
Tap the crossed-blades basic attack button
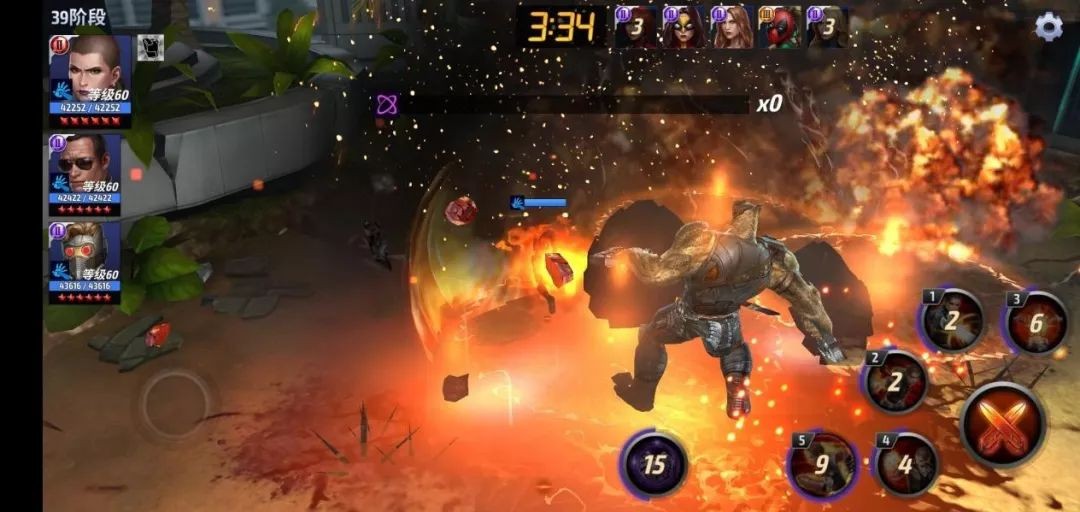(x=1002, y=425)
